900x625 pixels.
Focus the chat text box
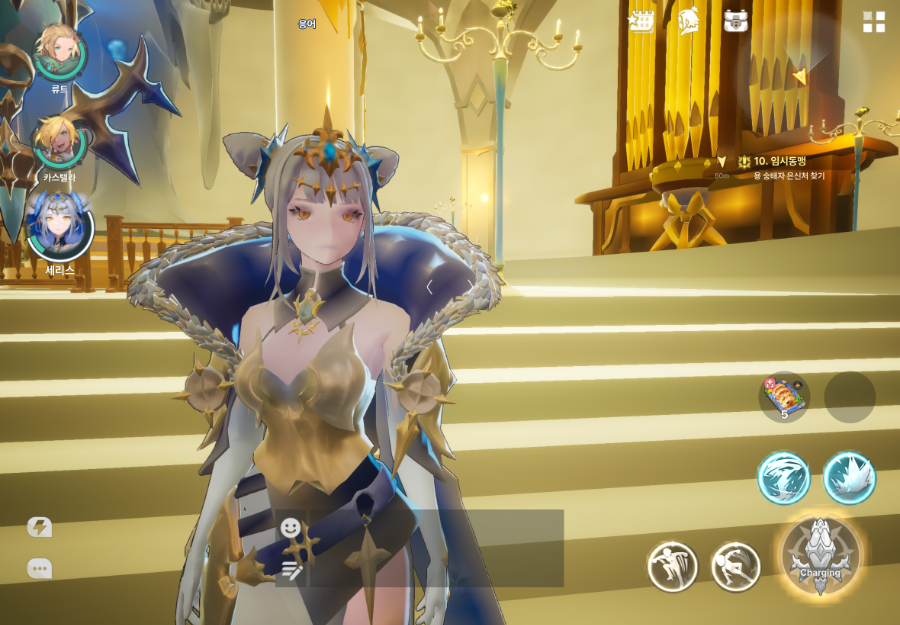coord(436,548)
